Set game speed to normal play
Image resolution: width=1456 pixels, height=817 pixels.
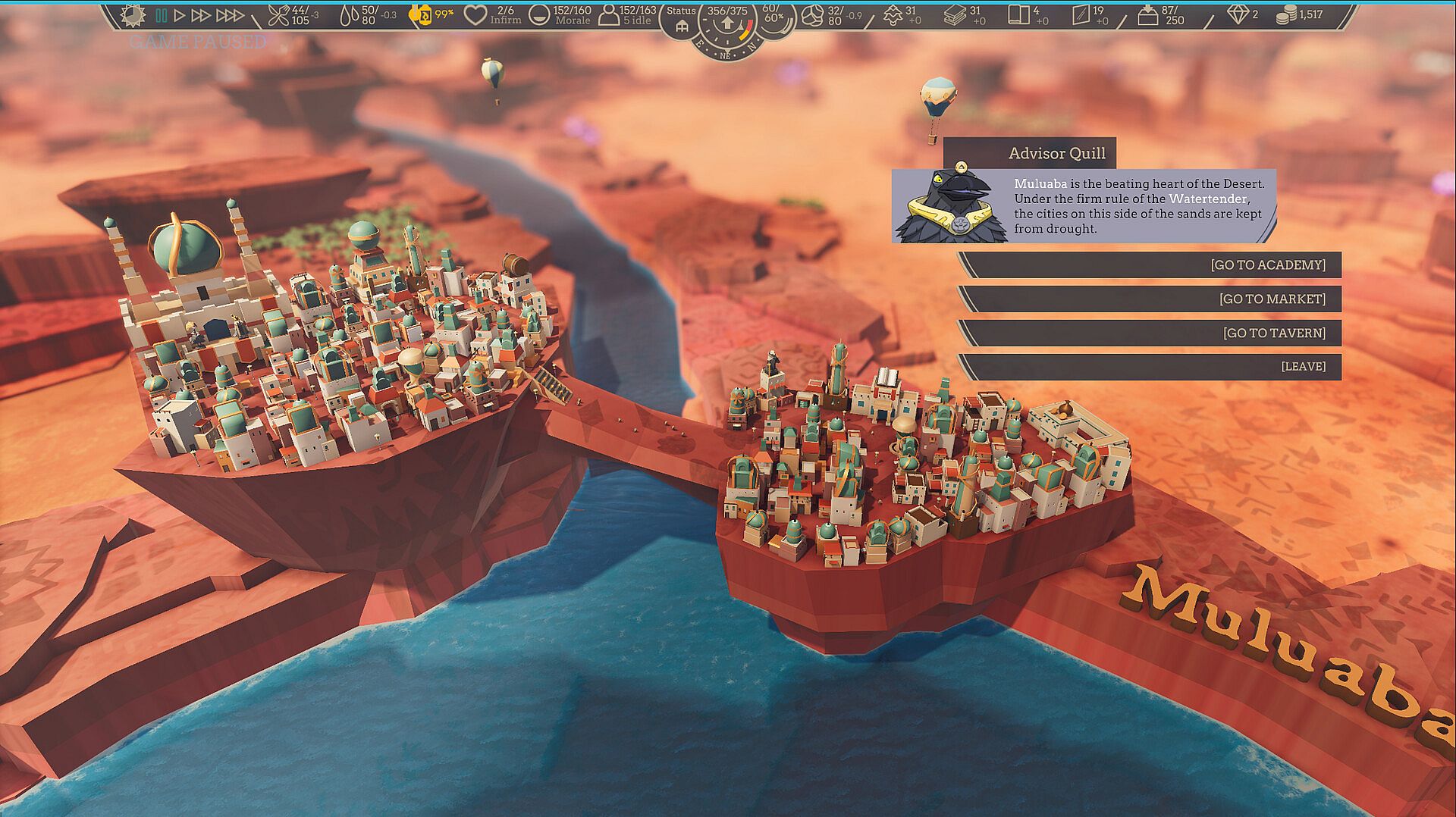pyautogui.click(x=180, y=14)
